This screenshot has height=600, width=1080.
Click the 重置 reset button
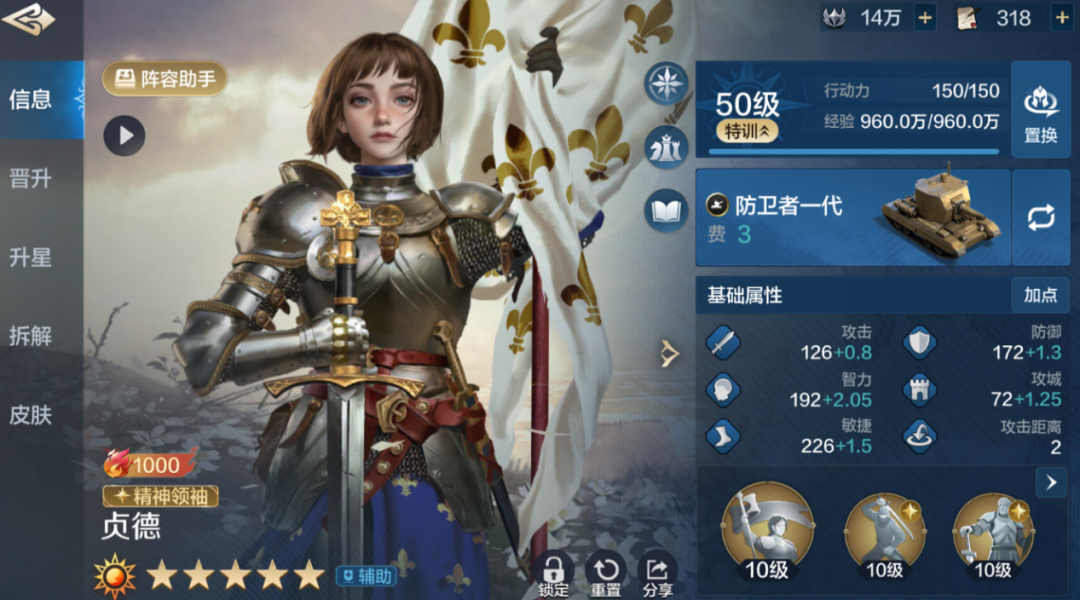(605, 573)
